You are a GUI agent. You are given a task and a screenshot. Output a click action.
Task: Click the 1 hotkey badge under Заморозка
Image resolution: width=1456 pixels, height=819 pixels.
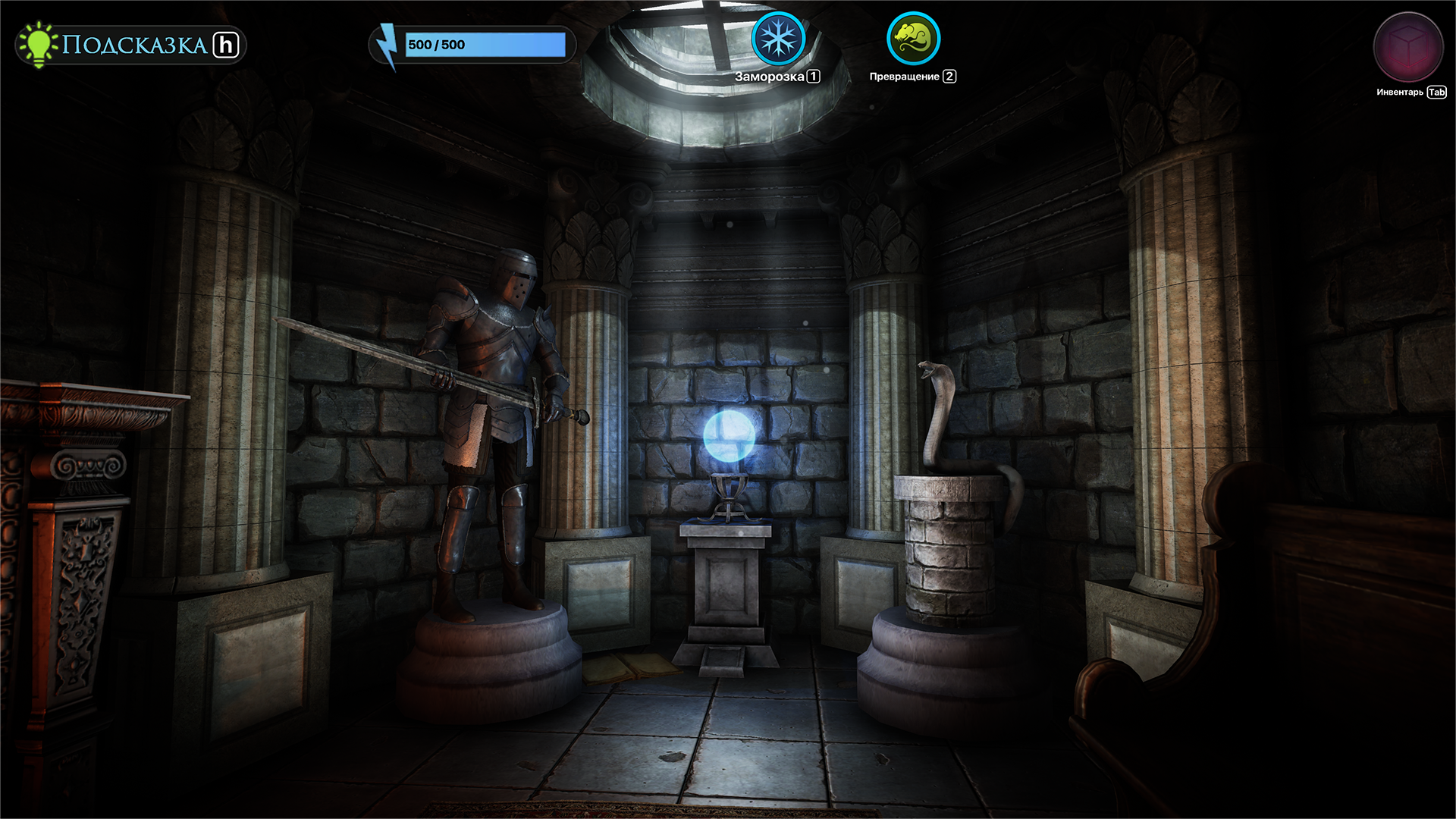click(x=814, y=76)
